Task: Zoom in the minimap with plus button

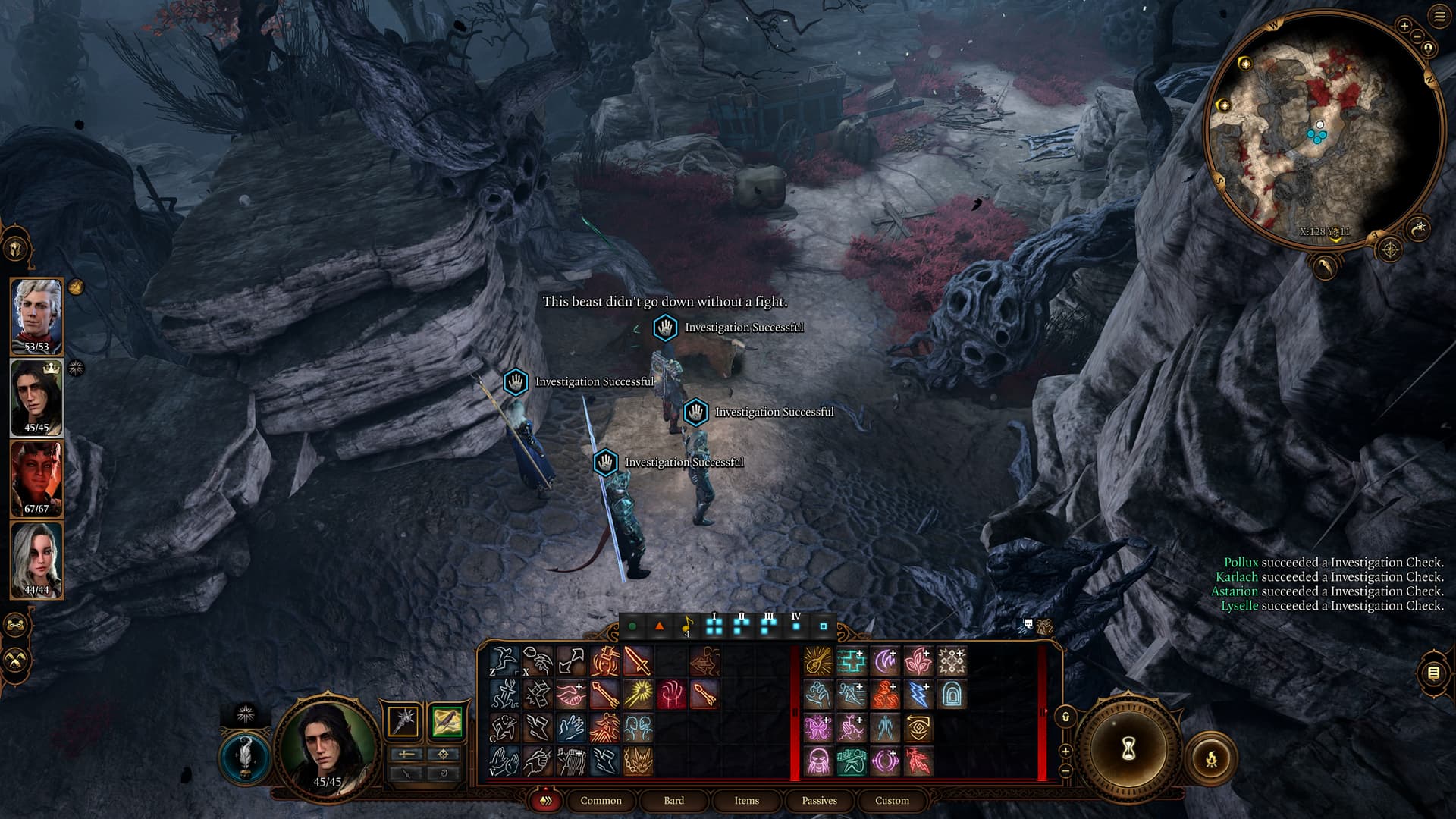Action: point(1404,26)
